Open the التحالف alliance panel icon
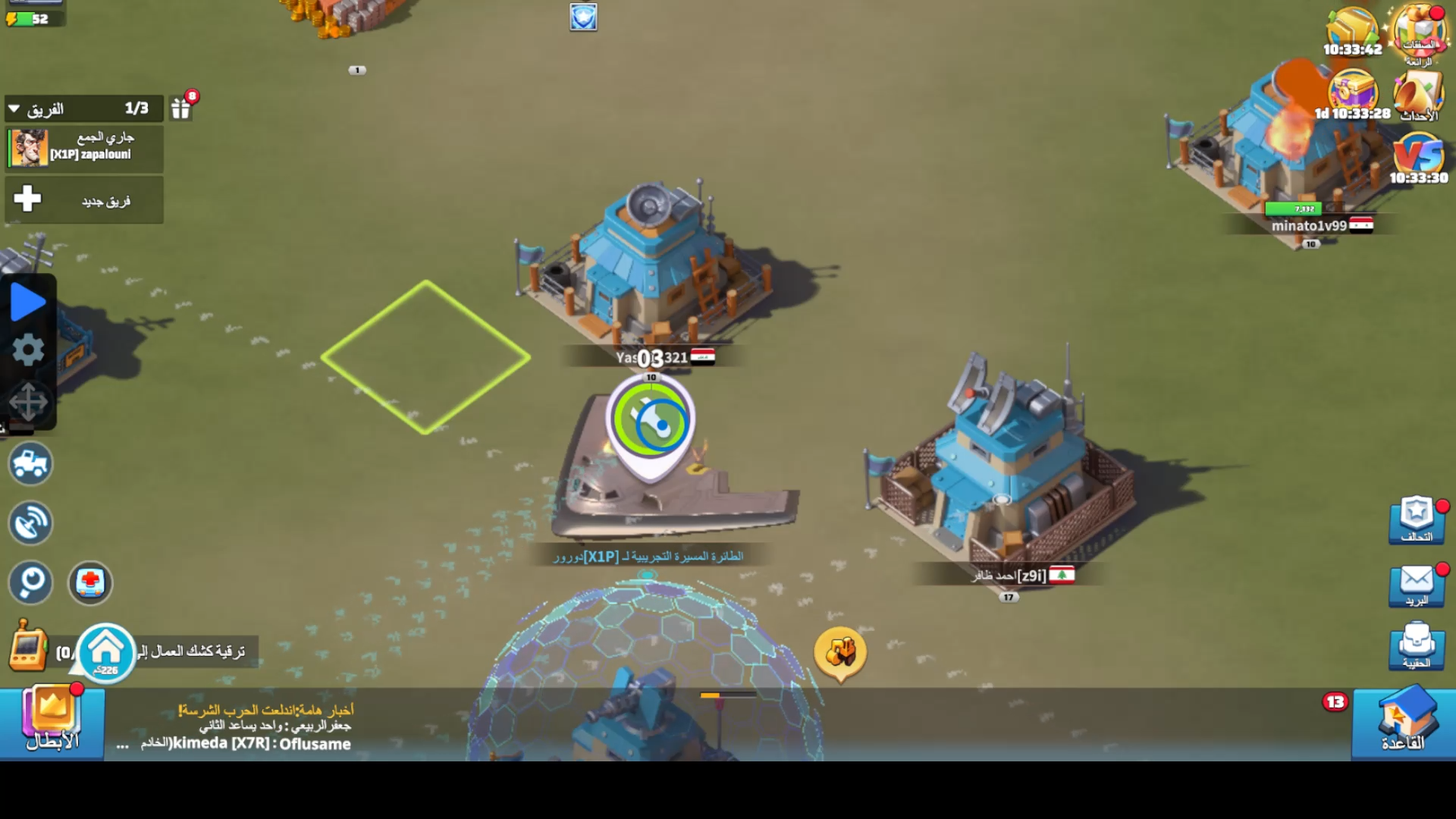The image size is (1456, 819). point(1415,520)
